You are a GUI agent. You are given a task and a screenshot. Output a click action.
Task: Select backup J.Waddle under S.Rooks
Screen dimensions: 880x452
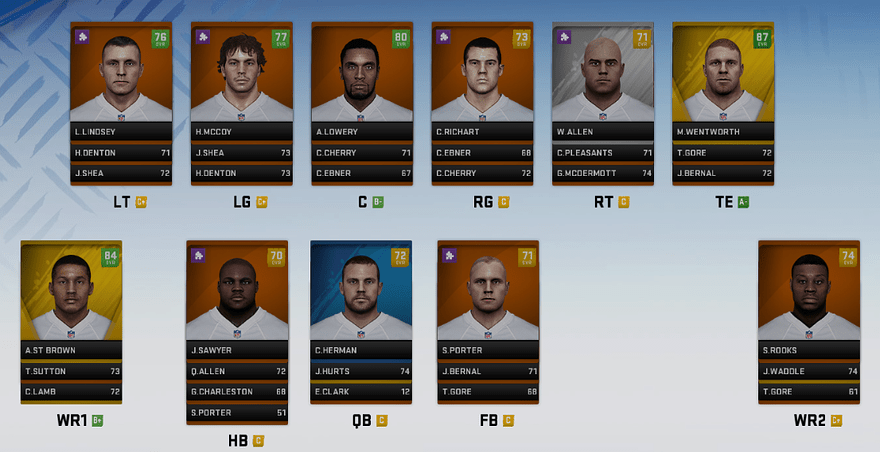[x=808, y=371]
